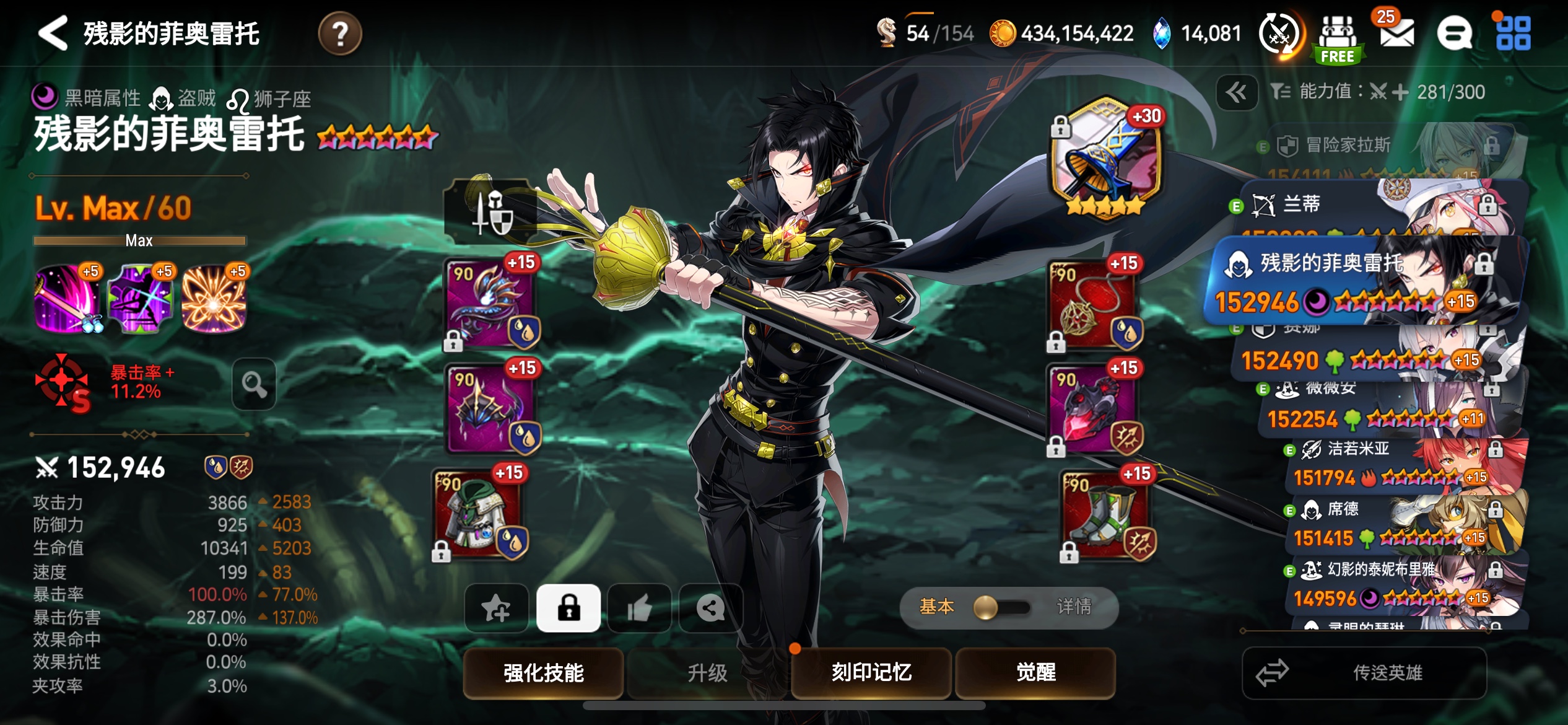The height and width of the screenshot is (725, 1568).
Task: Open the 强化技能 skill enhance button
Action: pos(543,672)
